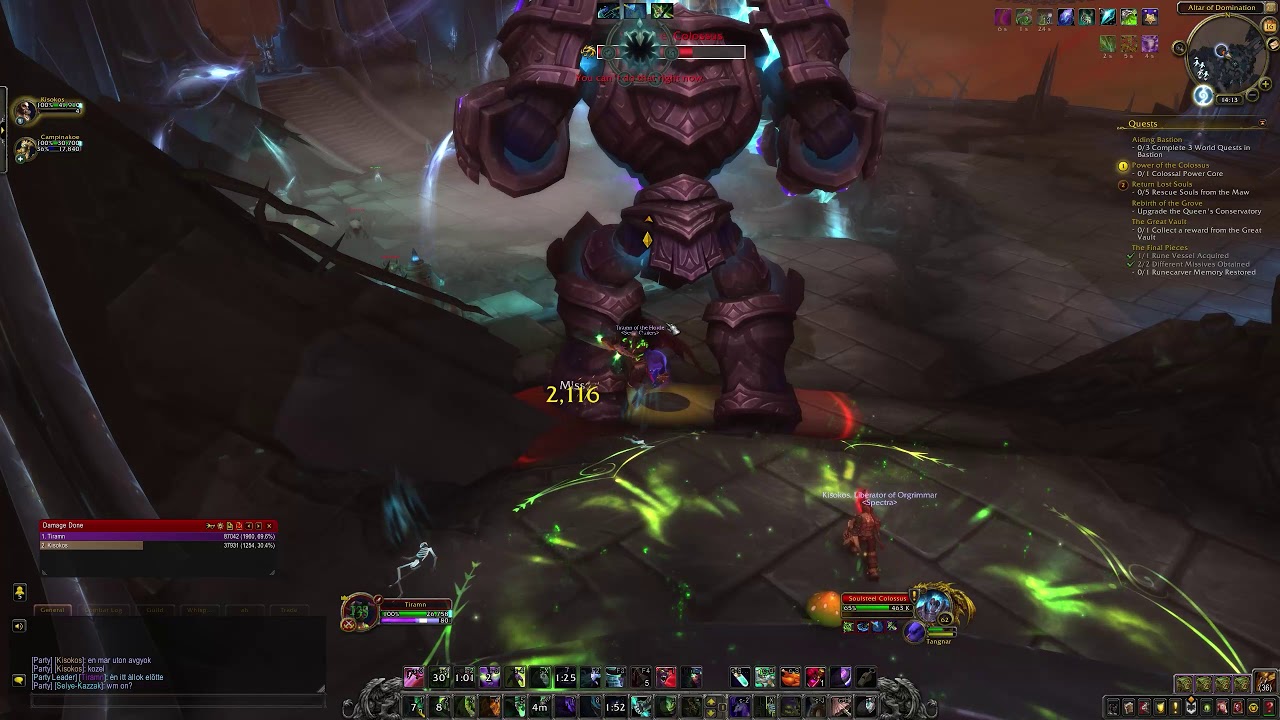Switch to the Combat Log chat tab
The height and width of the screenshot is (720, 1280).
[103, 610]
